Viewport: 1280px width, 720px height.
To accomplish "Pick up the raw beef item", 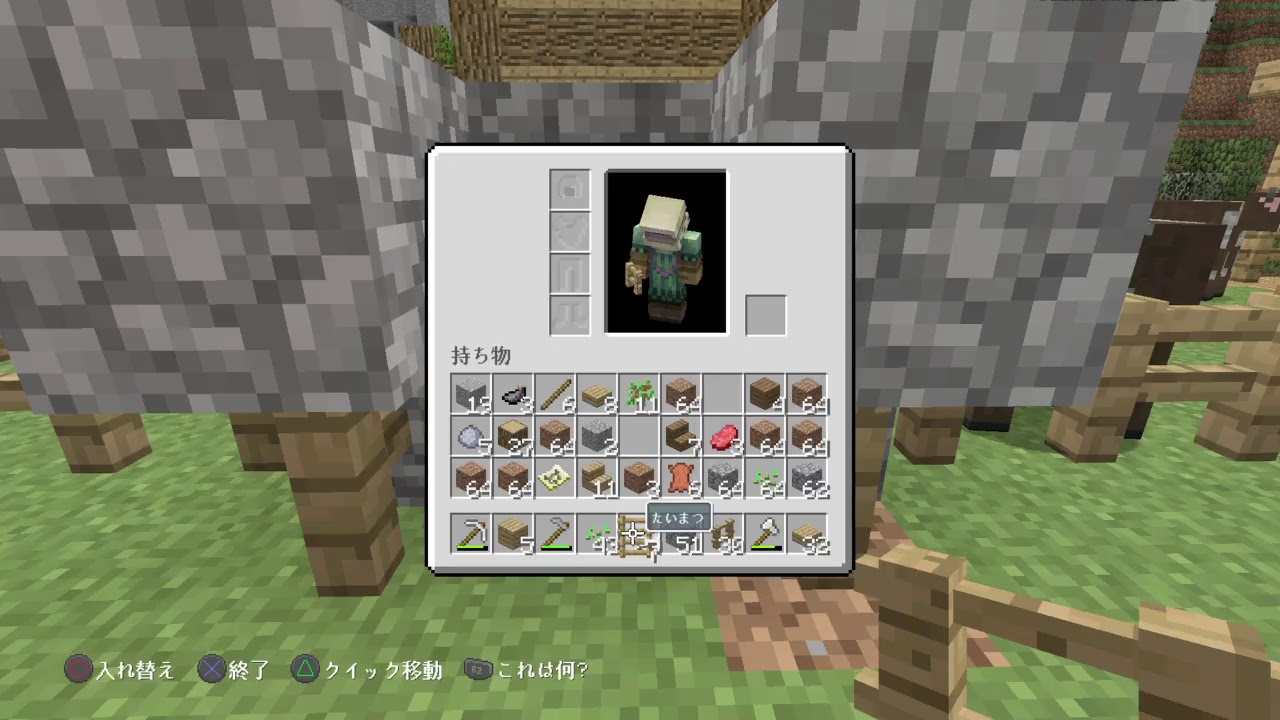I will [722, 437].
